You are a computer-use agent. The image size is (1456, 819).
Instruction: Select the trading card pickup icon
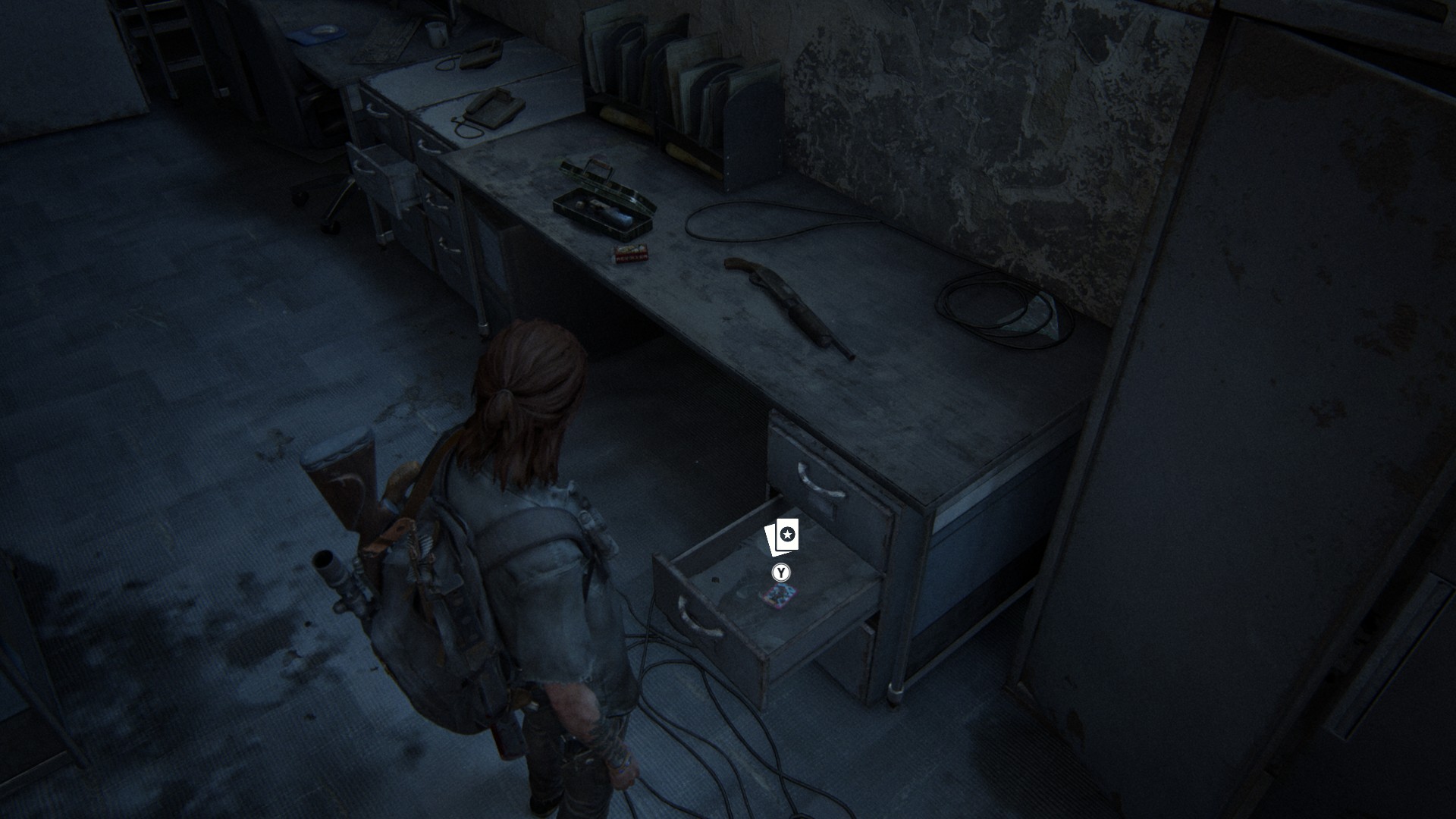point(782,538)
